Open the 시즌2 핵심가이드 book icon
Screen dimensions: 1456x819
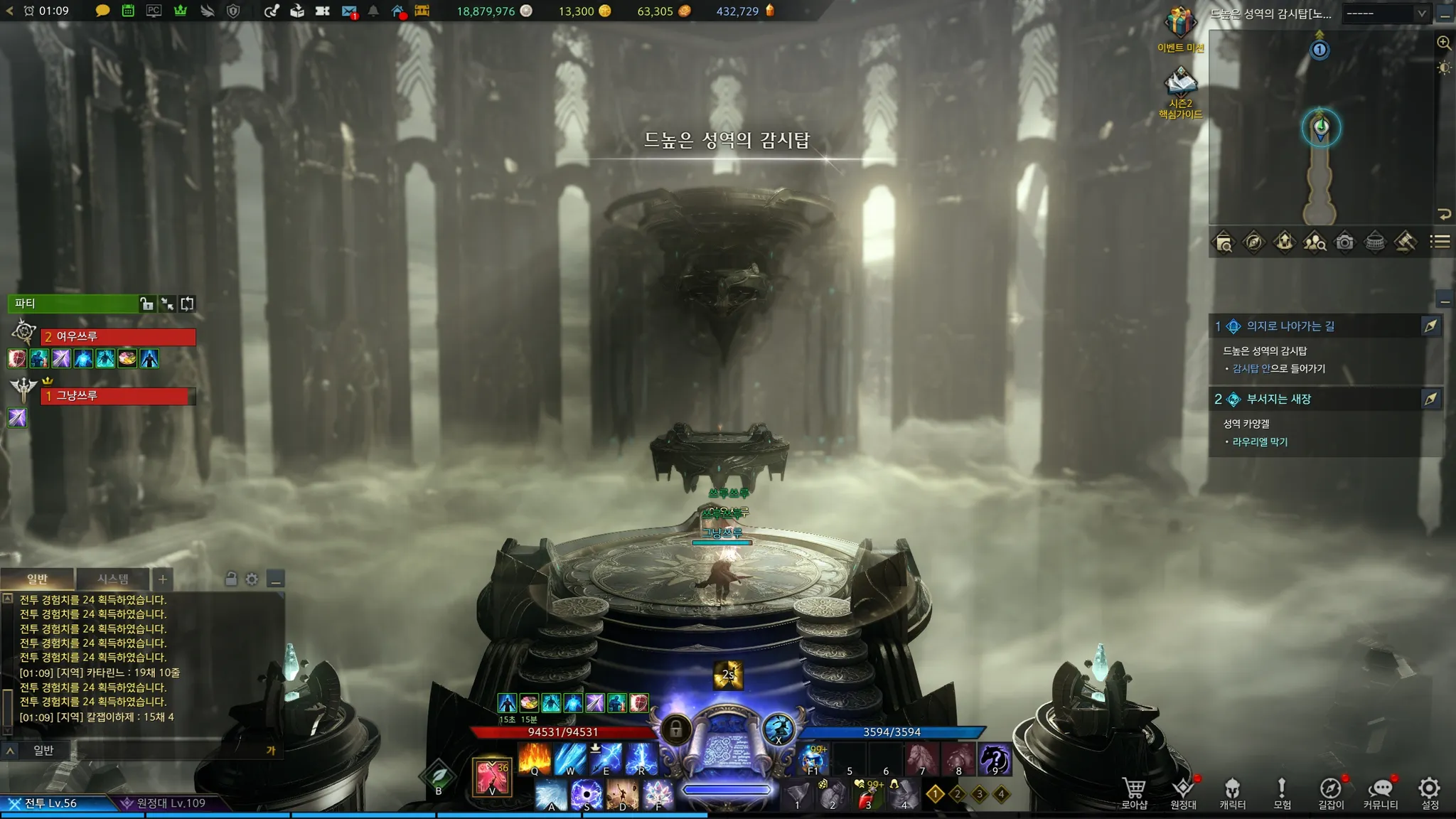point(1180,83)
